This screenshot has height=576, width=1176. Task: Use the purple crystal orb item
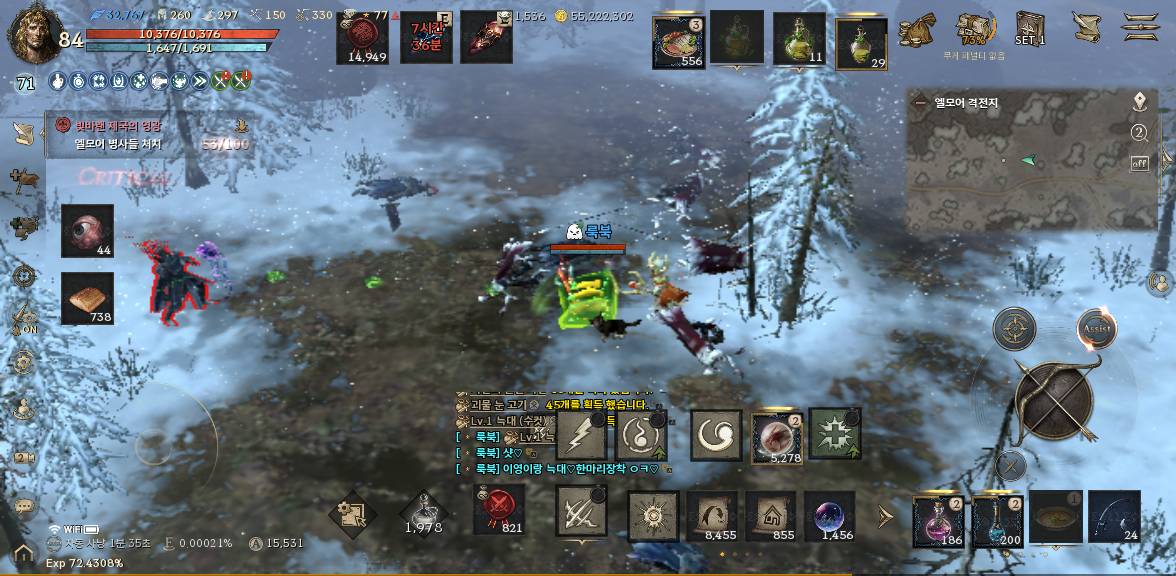830,516
